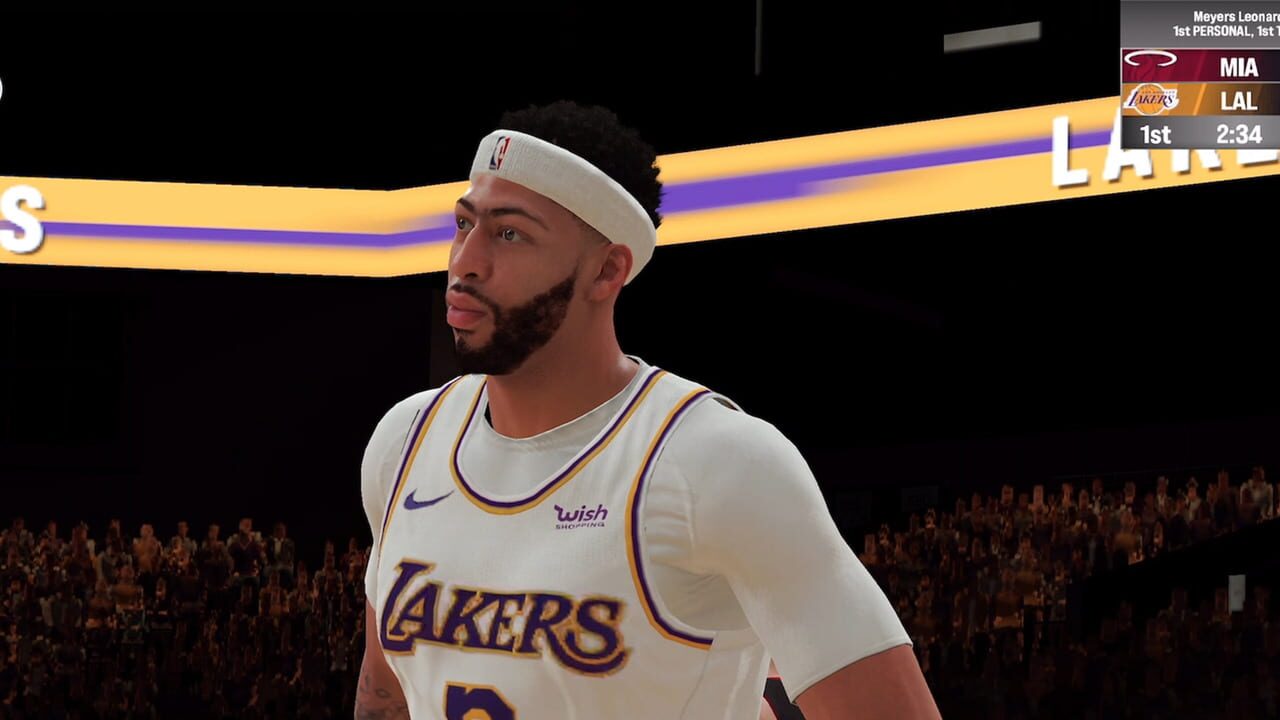Expand the 1st quarter indicator
This screenshot has width=1280, height=720.
(1156, 132)
